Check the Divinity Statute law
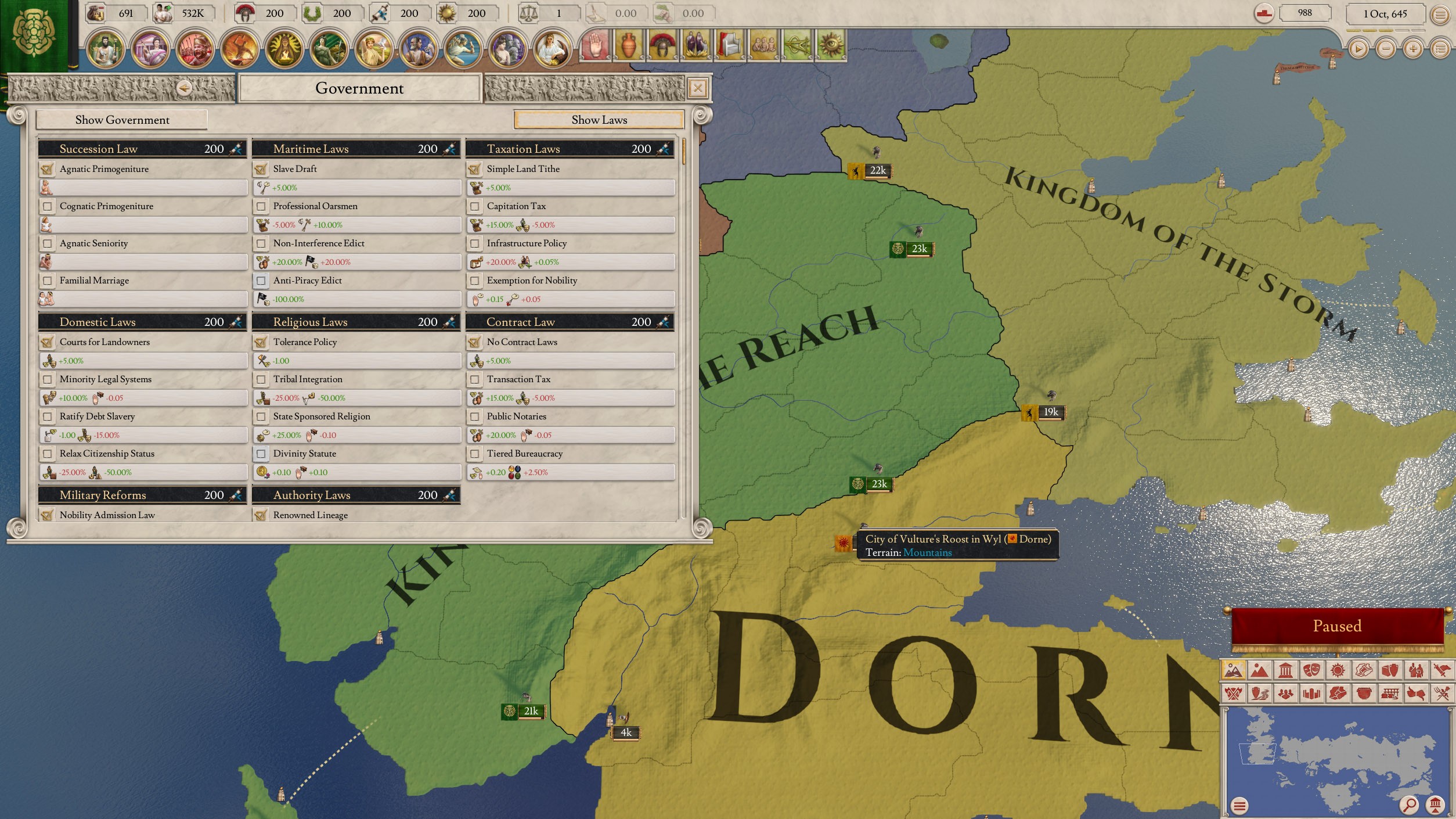This screenshot has width=1456, height=819. pos(261,454)
